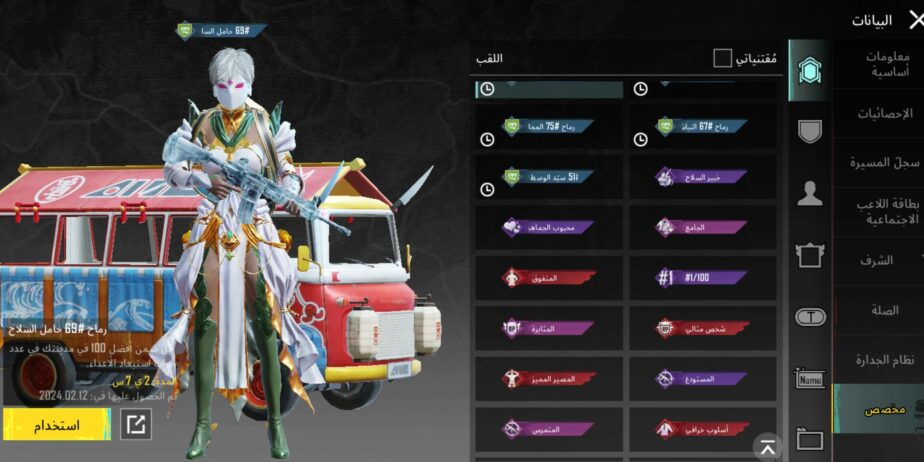The width and height of the screenshot is (924, 462).
Task: Choose the محبوب الجماهير title
Action: coord(549,227)
